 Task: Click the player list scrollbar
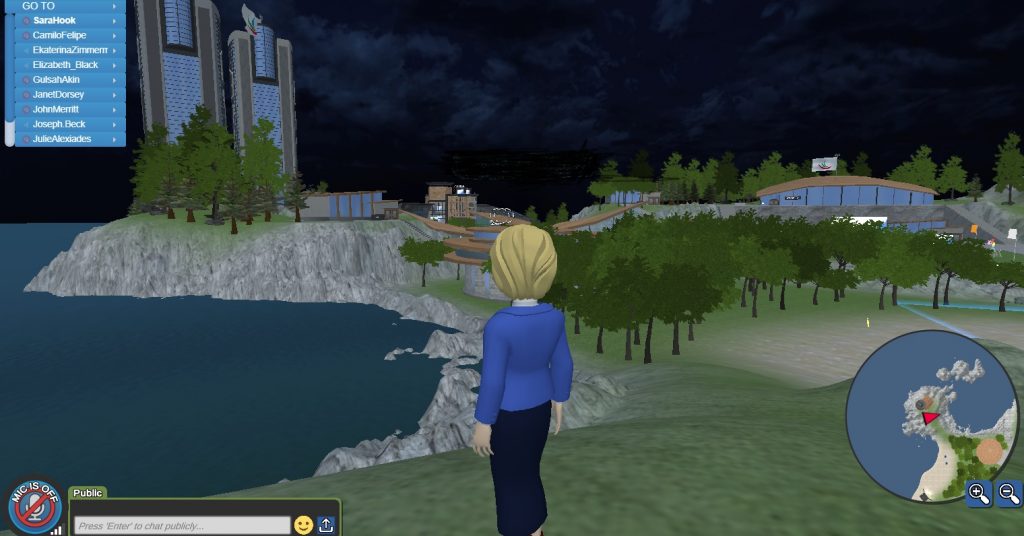pos(10,75)
